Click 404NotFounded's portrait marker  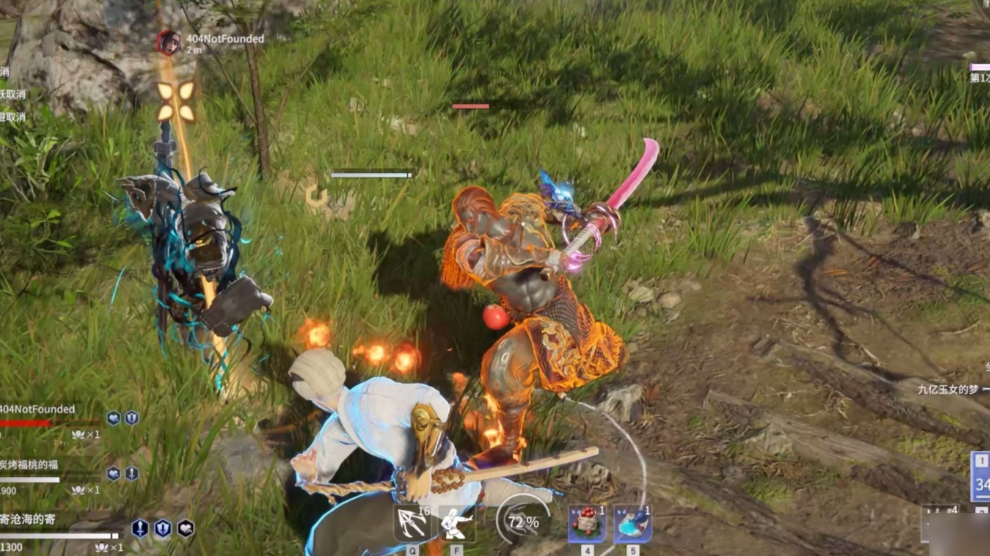[168, 42]
